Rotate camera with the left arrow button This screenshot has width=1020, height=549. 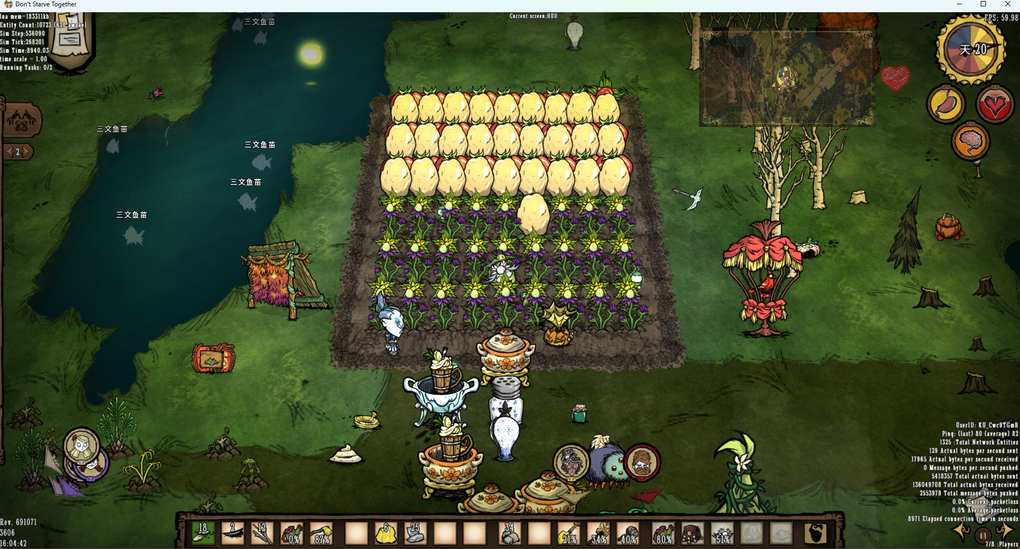tap(961, 531)
